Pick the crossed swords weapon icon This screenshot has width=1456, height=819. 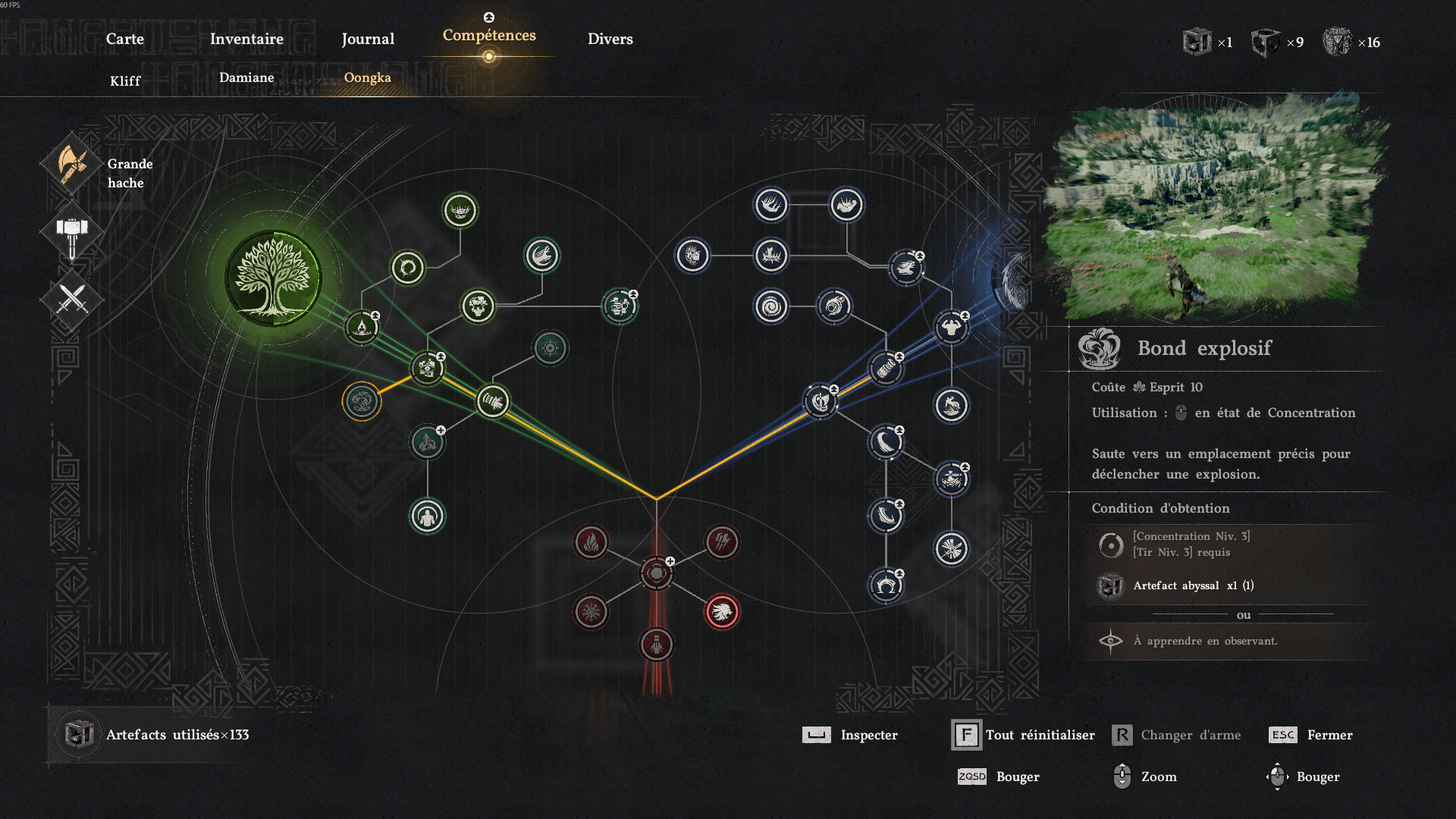click(x=72, y=300)
